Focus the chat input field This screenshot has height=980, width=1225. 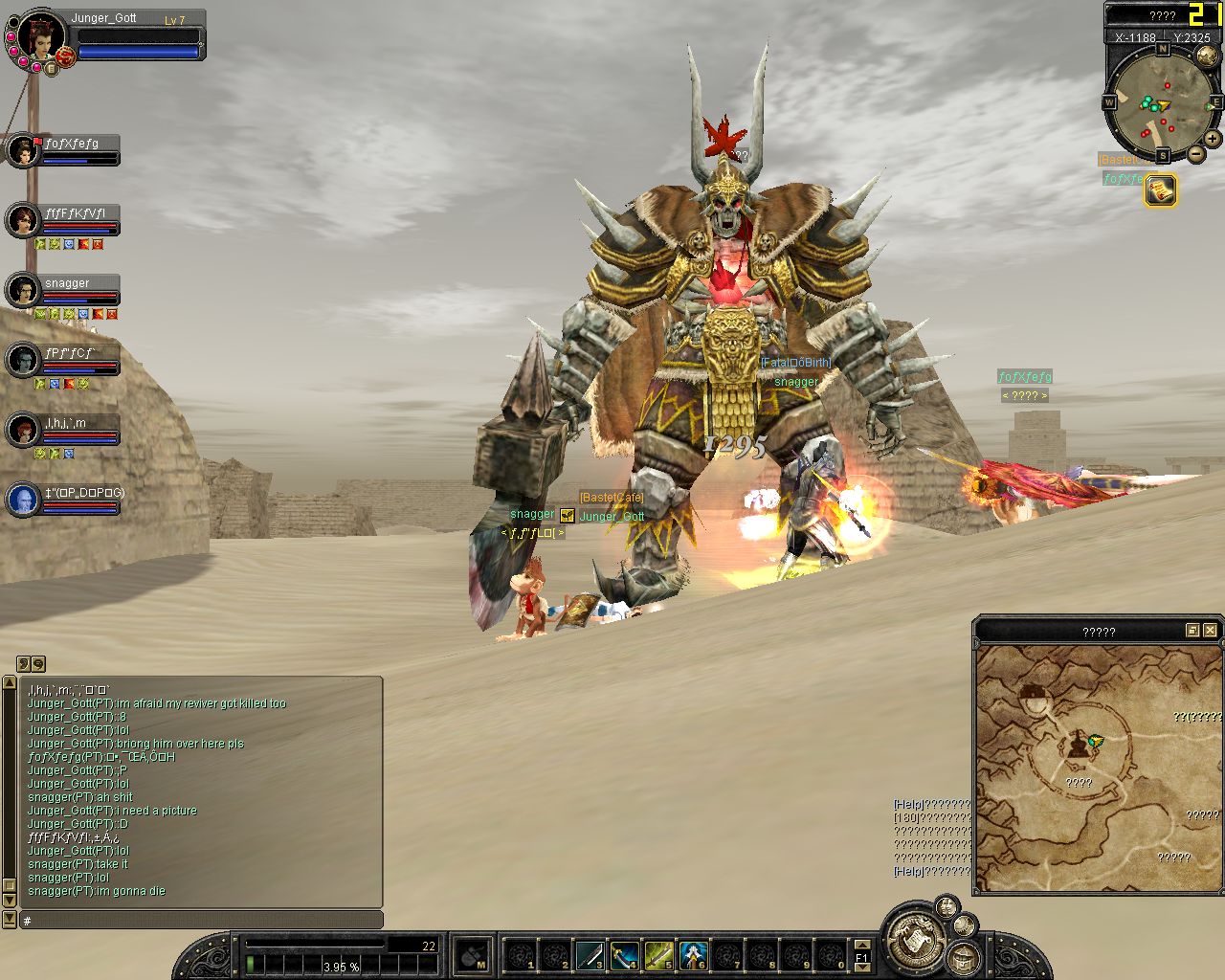click(201, 920)
